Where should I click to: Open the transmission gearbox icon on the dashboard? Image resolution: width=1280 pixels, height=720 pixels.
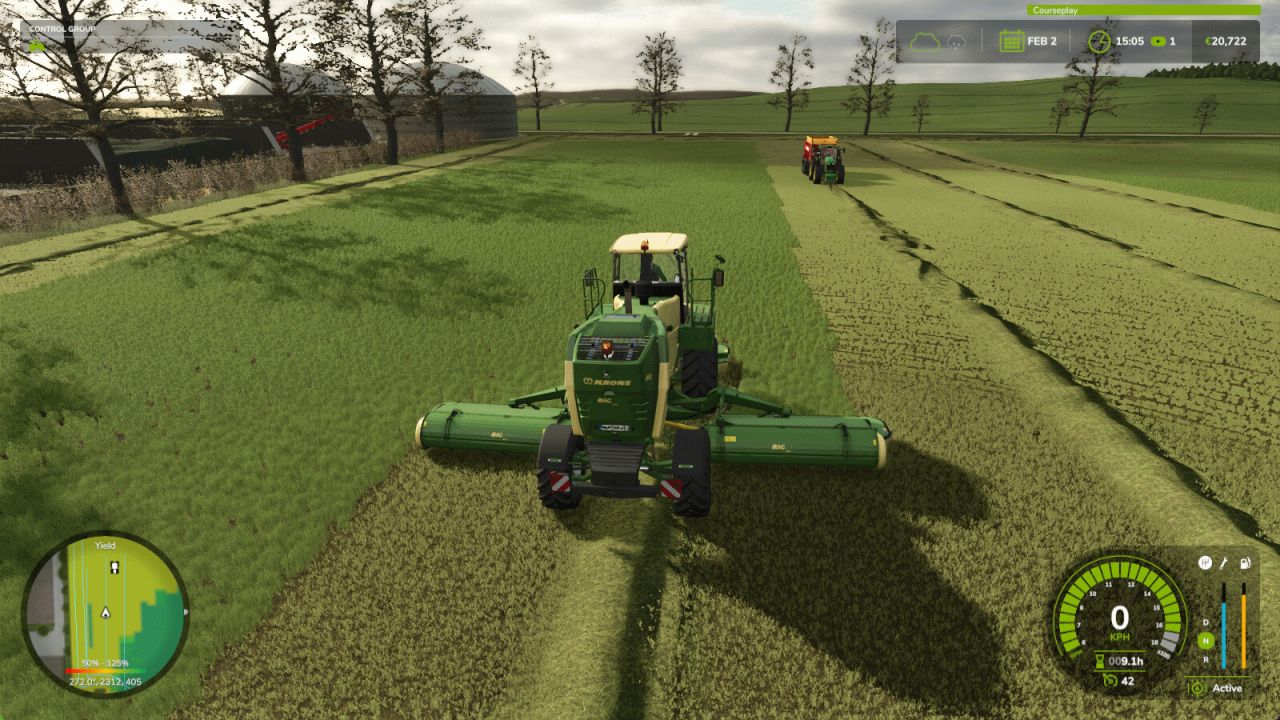[x=1204, y=563]
